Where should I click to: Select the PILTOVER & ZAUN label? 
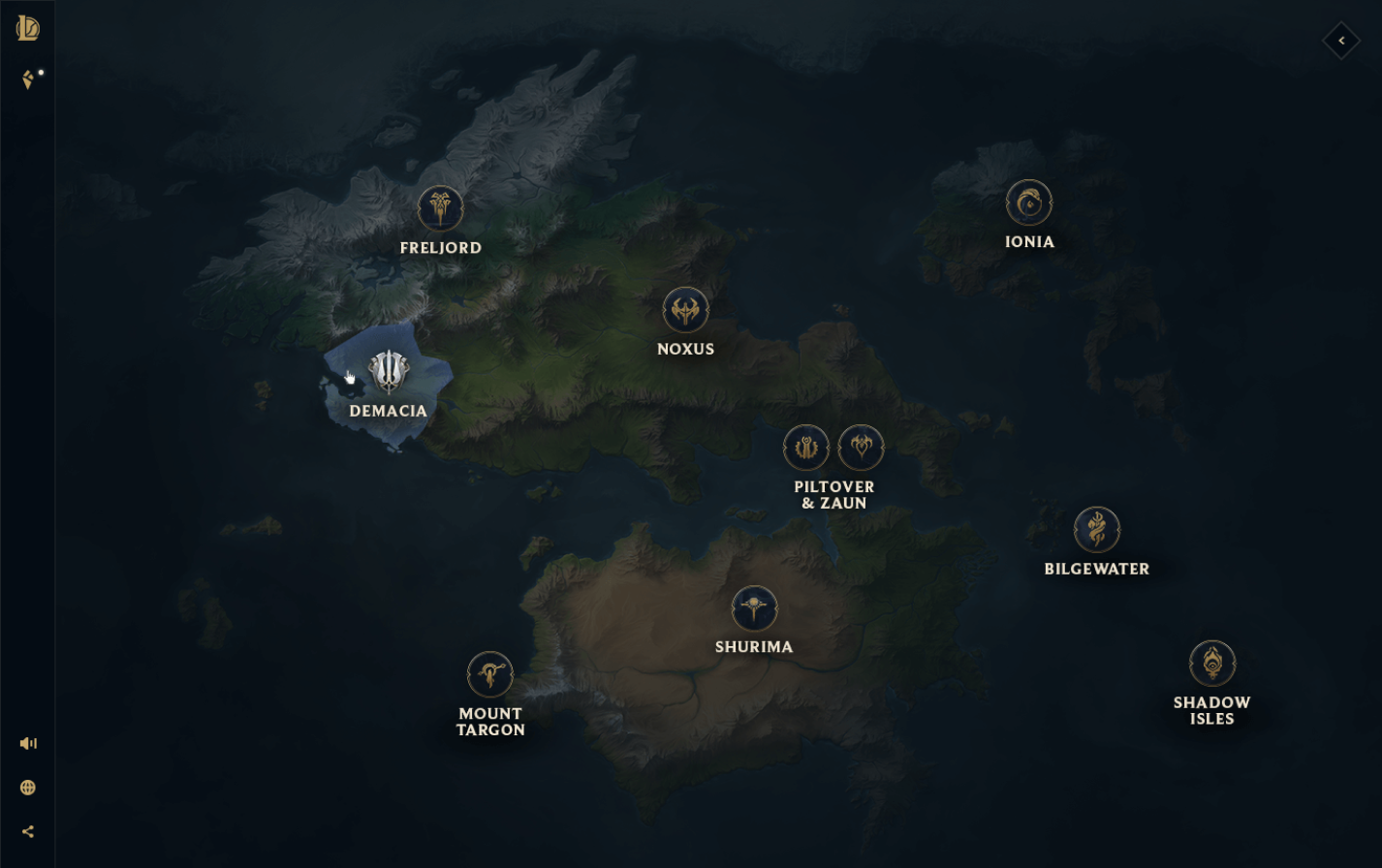[833, 495]
